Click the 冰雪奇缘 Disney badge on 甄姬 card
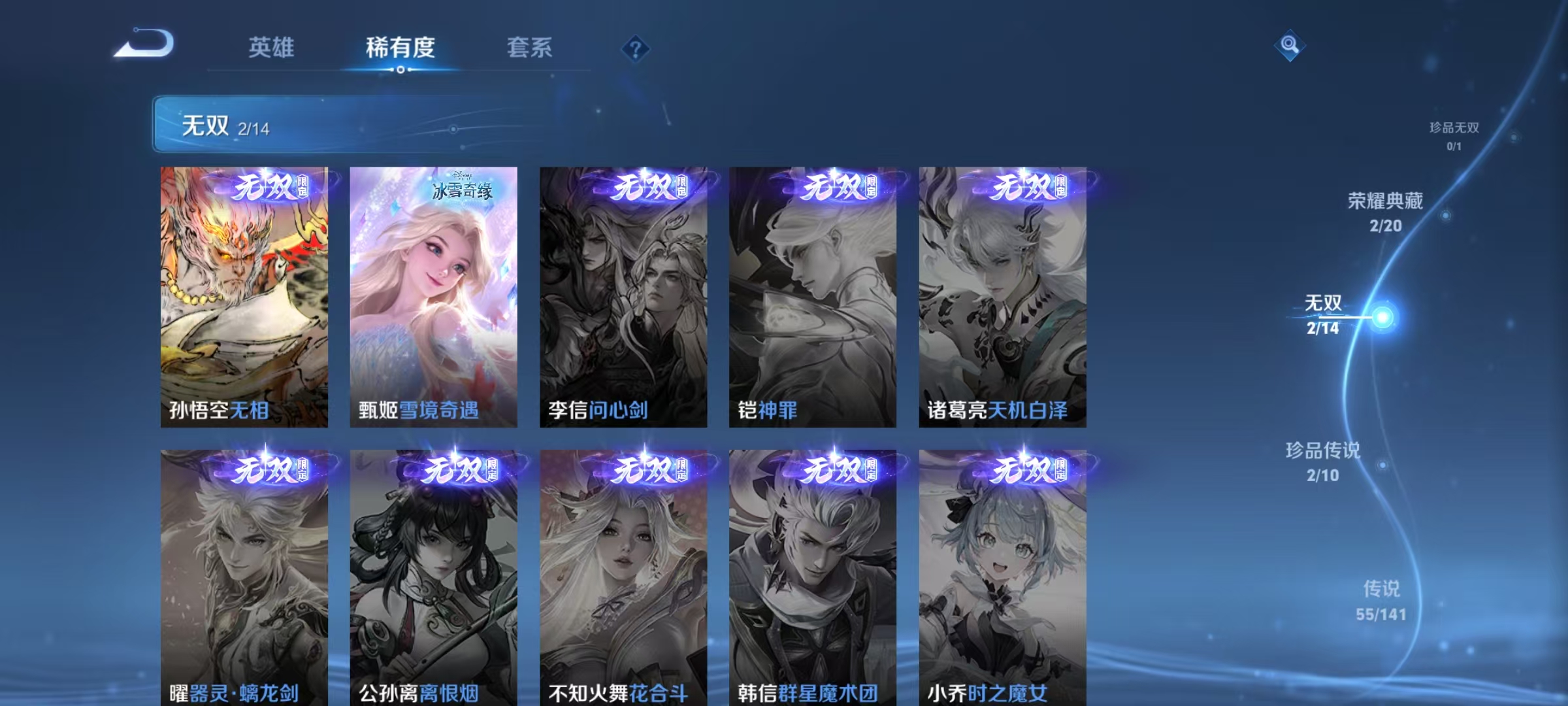The width and height of the screenshot is (1568, 706). [464, 189]
